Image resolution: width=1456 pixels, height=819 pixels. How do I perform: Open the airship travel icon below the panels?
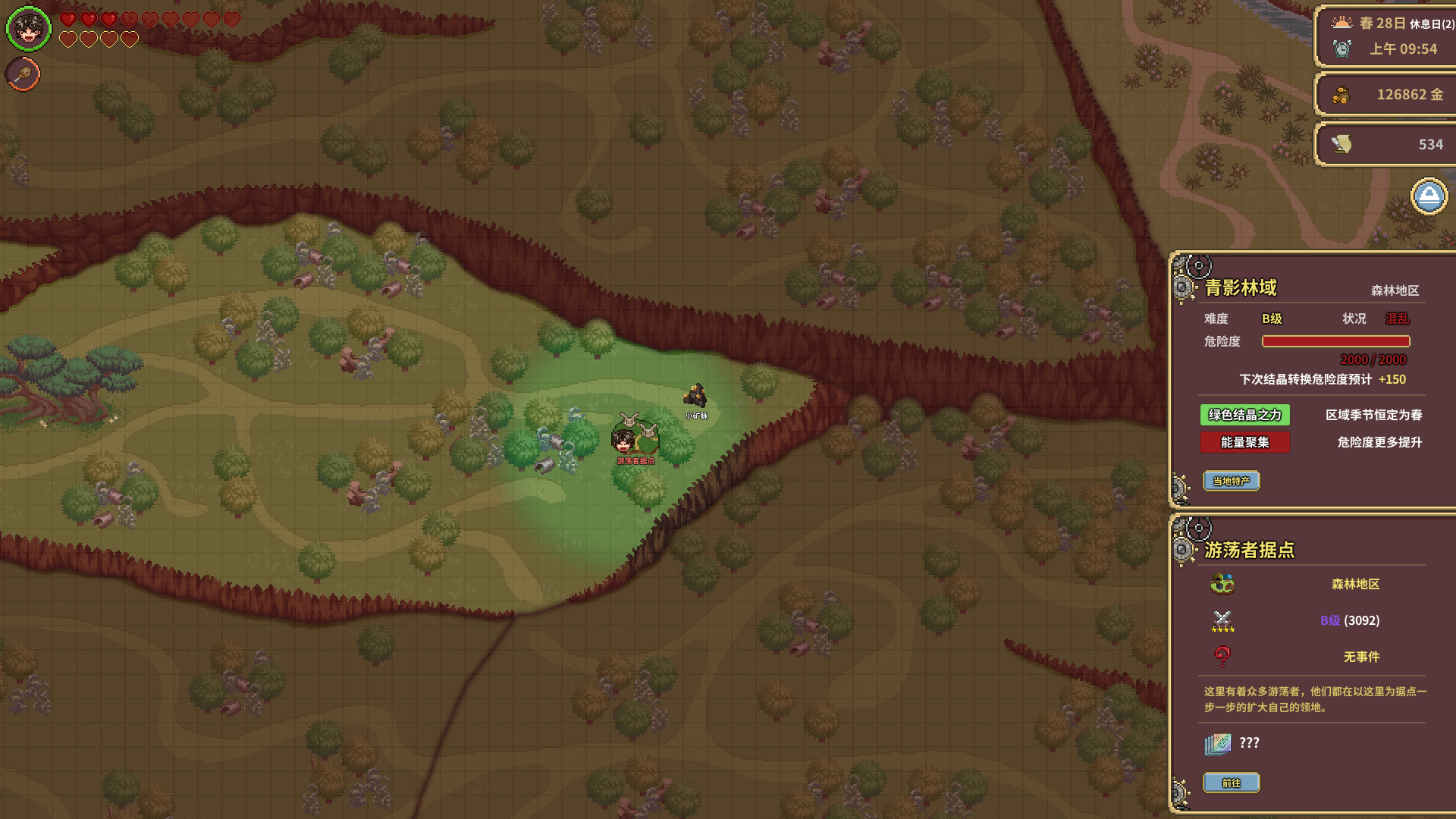coord(1429,196)
